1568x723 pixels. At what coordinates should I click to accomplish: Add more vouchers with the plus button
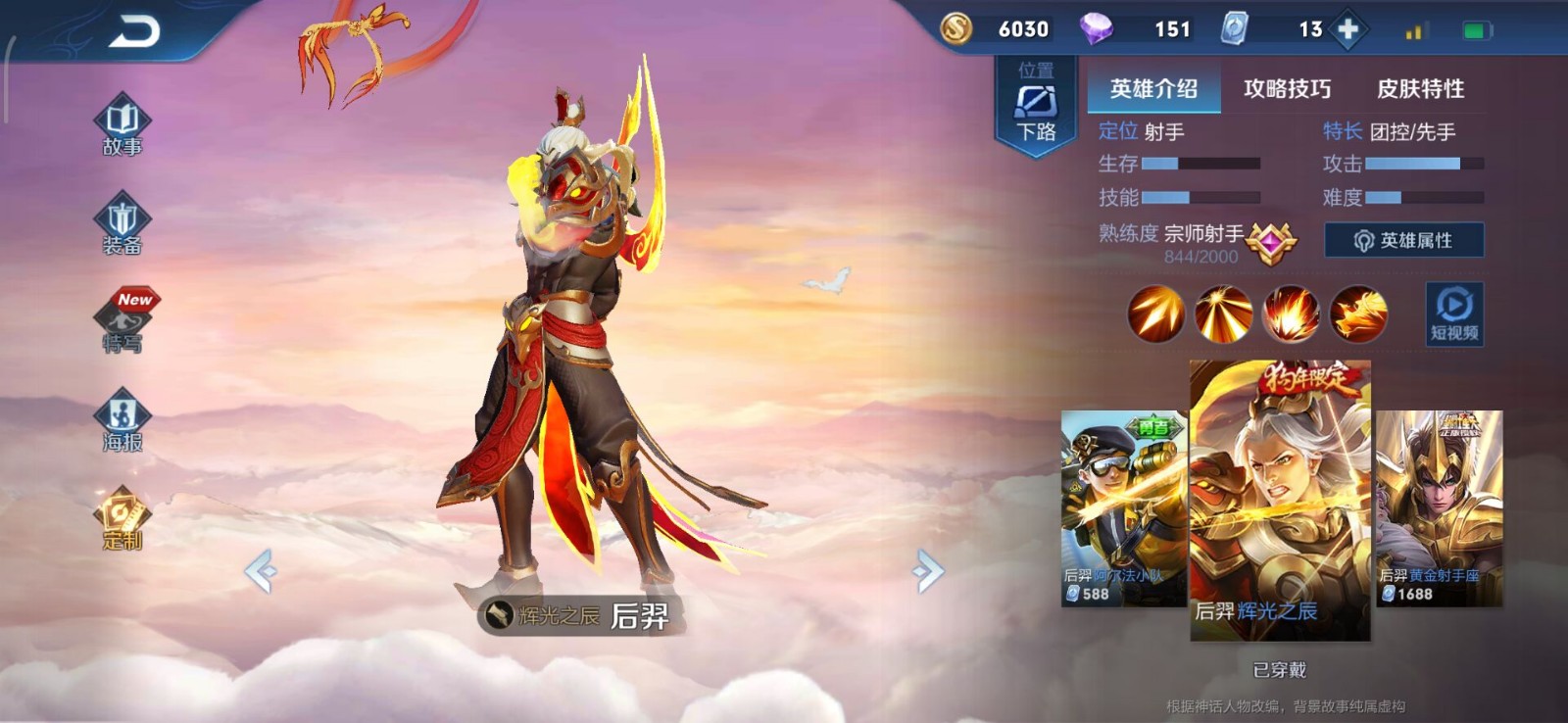point(1348,29)
